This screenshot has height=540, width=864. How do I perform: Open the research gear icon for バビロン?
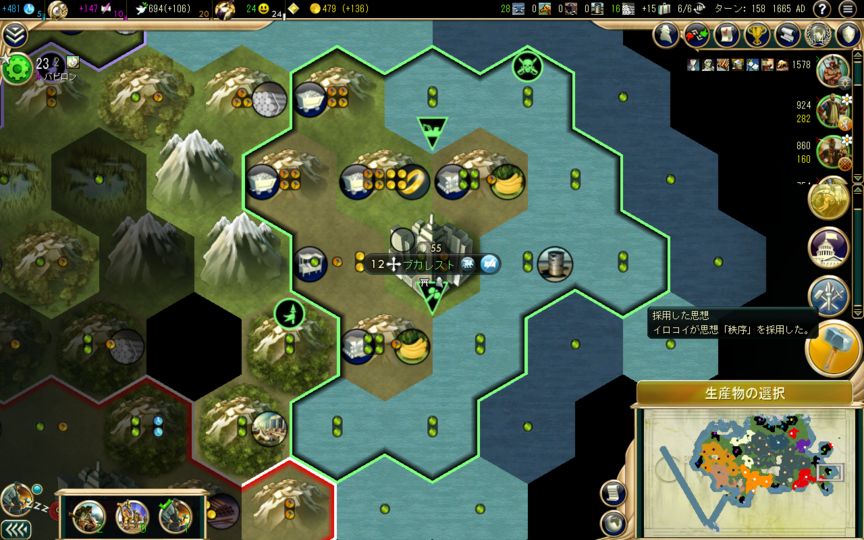[16, 68]
